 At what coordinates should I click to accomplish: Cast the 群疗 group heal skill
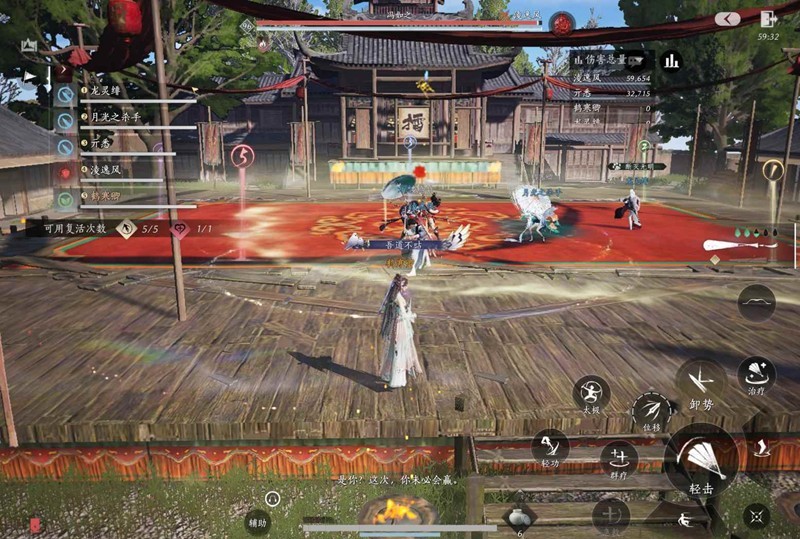pos(619,458)
